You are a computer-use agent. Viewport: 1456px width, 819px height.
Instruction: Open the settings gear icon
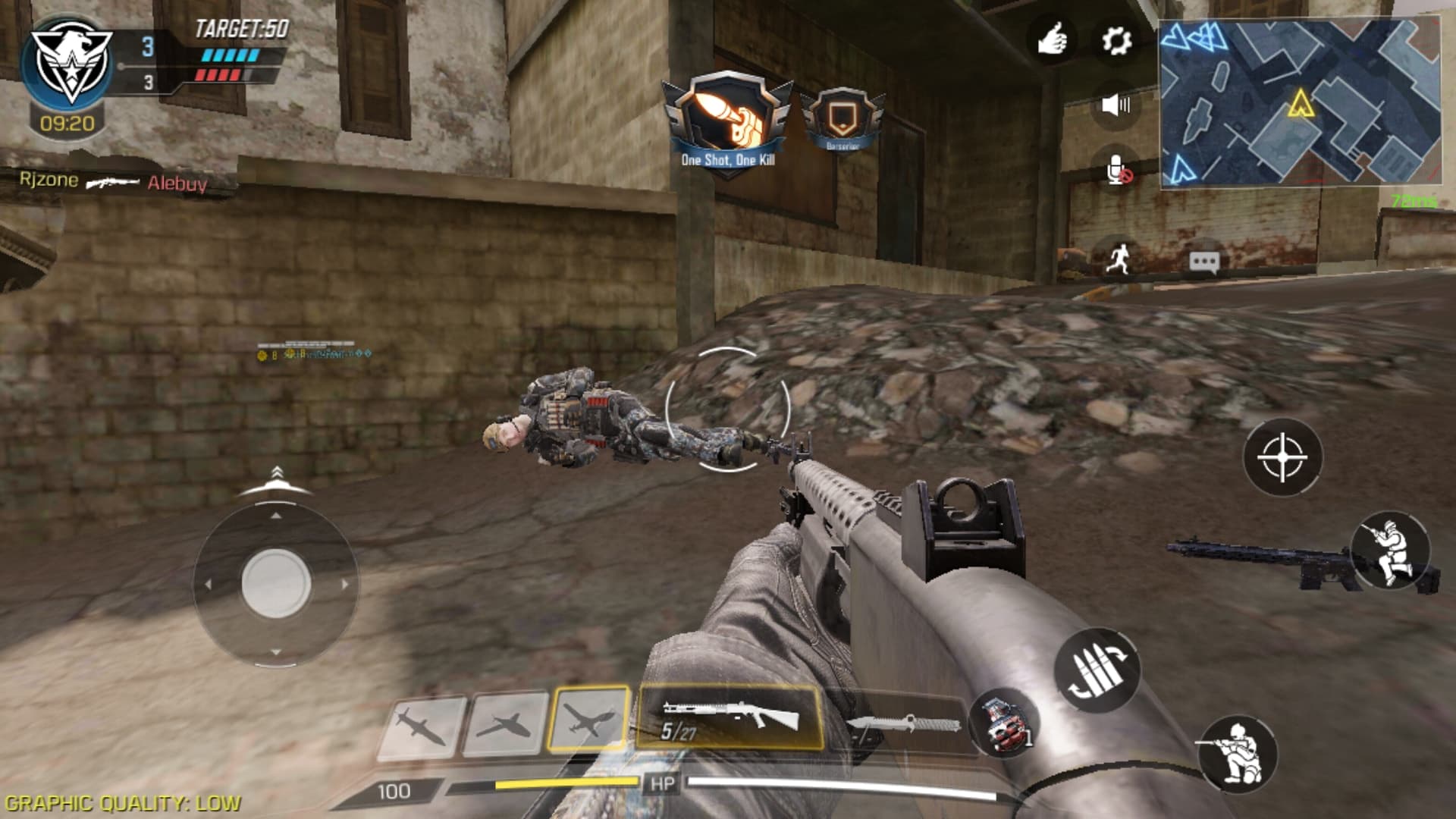click(1116, 41)
